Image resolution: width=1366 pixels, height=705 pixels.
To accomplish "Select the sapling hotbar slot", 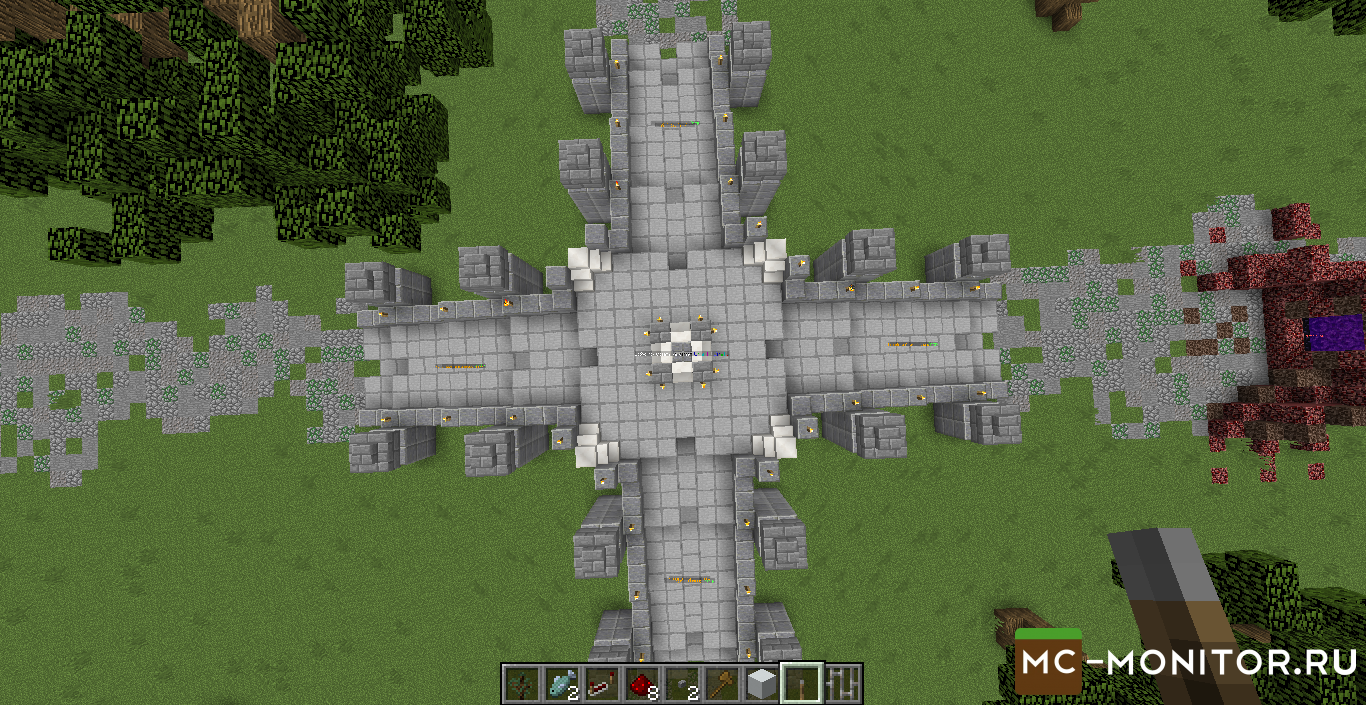I will (x=521, y=684).
